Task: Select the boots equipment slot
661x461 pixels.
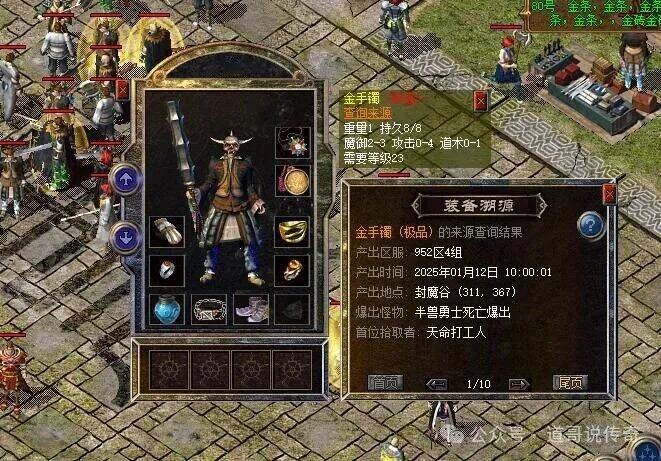Action: (x=250, y=309)
